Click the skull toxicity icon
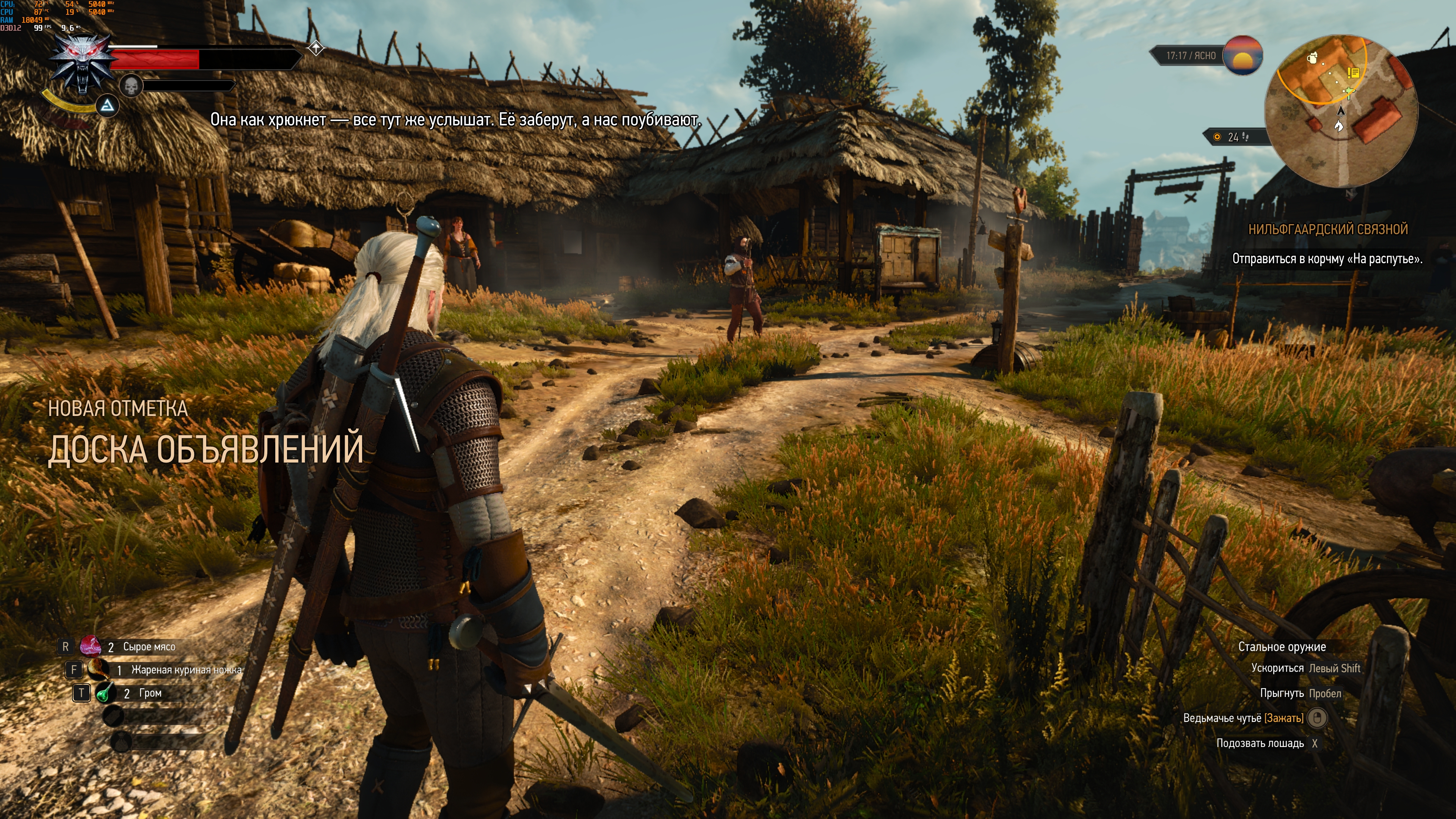Image resolution: width=1456 pixels, height=819 pixels. pos(130,86)
